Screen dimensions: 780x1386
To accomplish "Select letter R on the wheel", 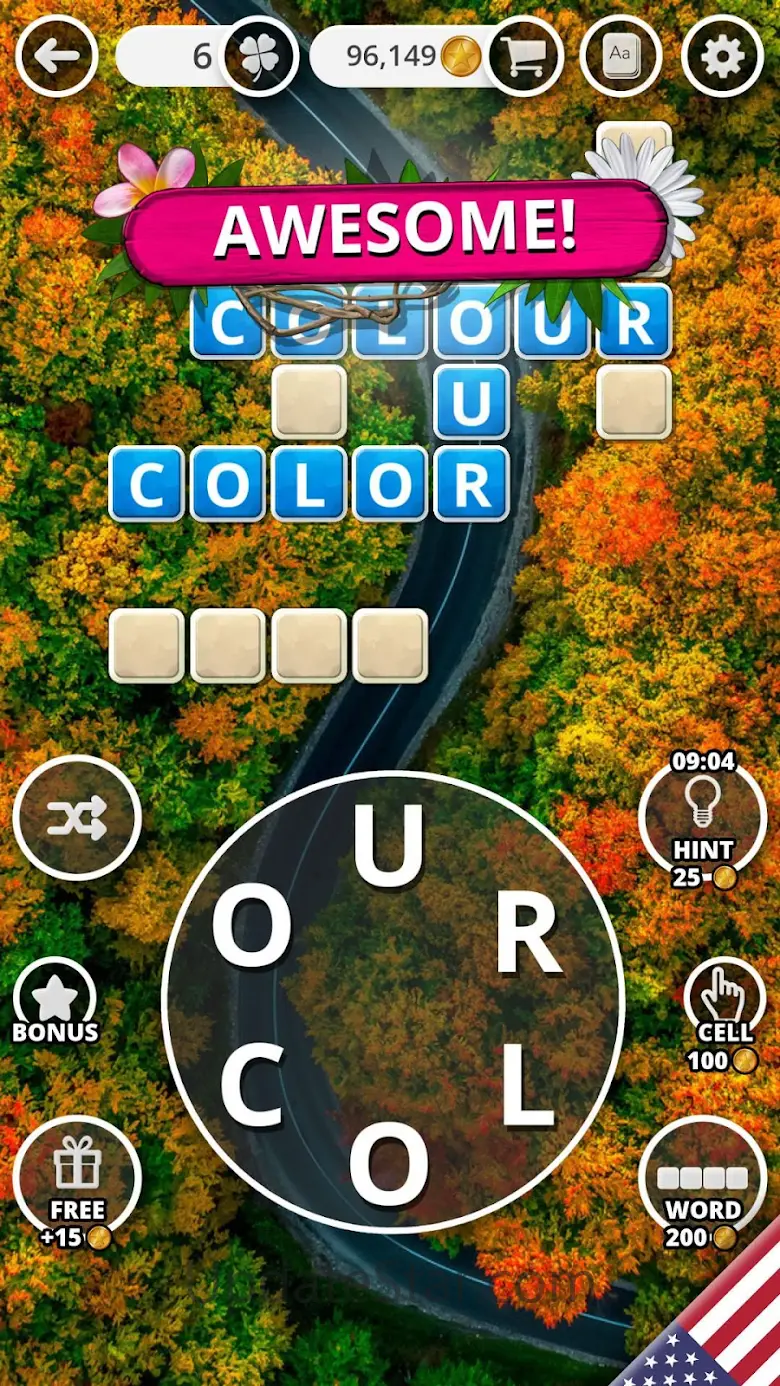I will click(528, 937).
